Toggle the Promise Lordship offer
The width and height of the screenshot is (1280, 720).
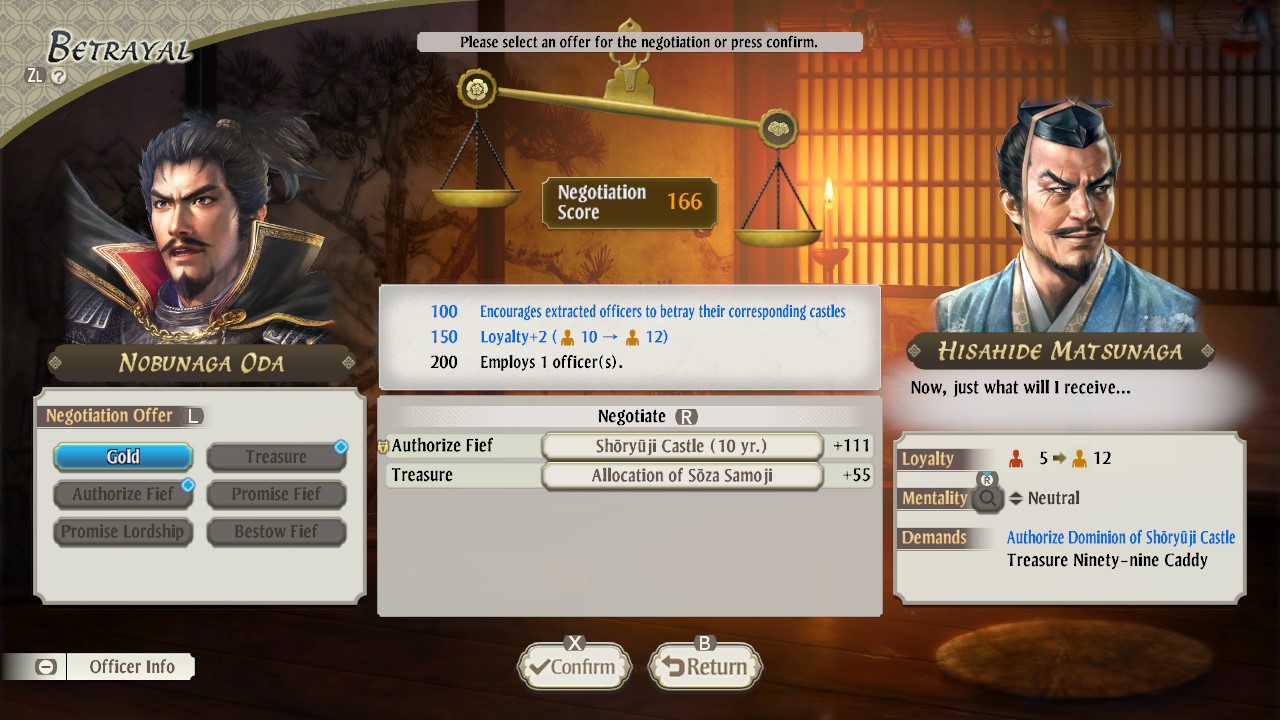[122, 531]
